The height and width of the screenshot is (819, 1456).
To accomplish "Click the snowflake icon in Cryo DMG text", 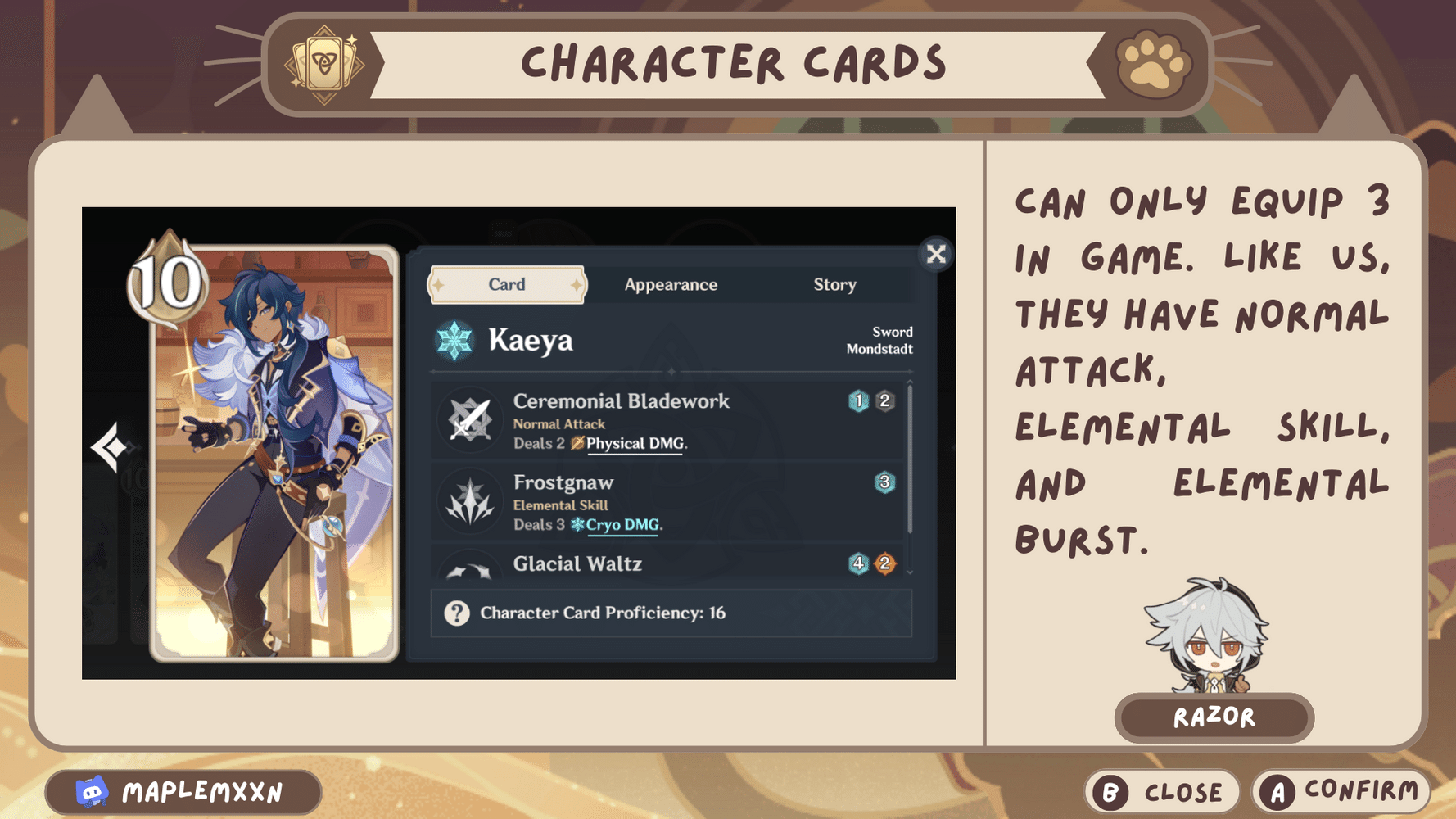I will coord(578,526).
